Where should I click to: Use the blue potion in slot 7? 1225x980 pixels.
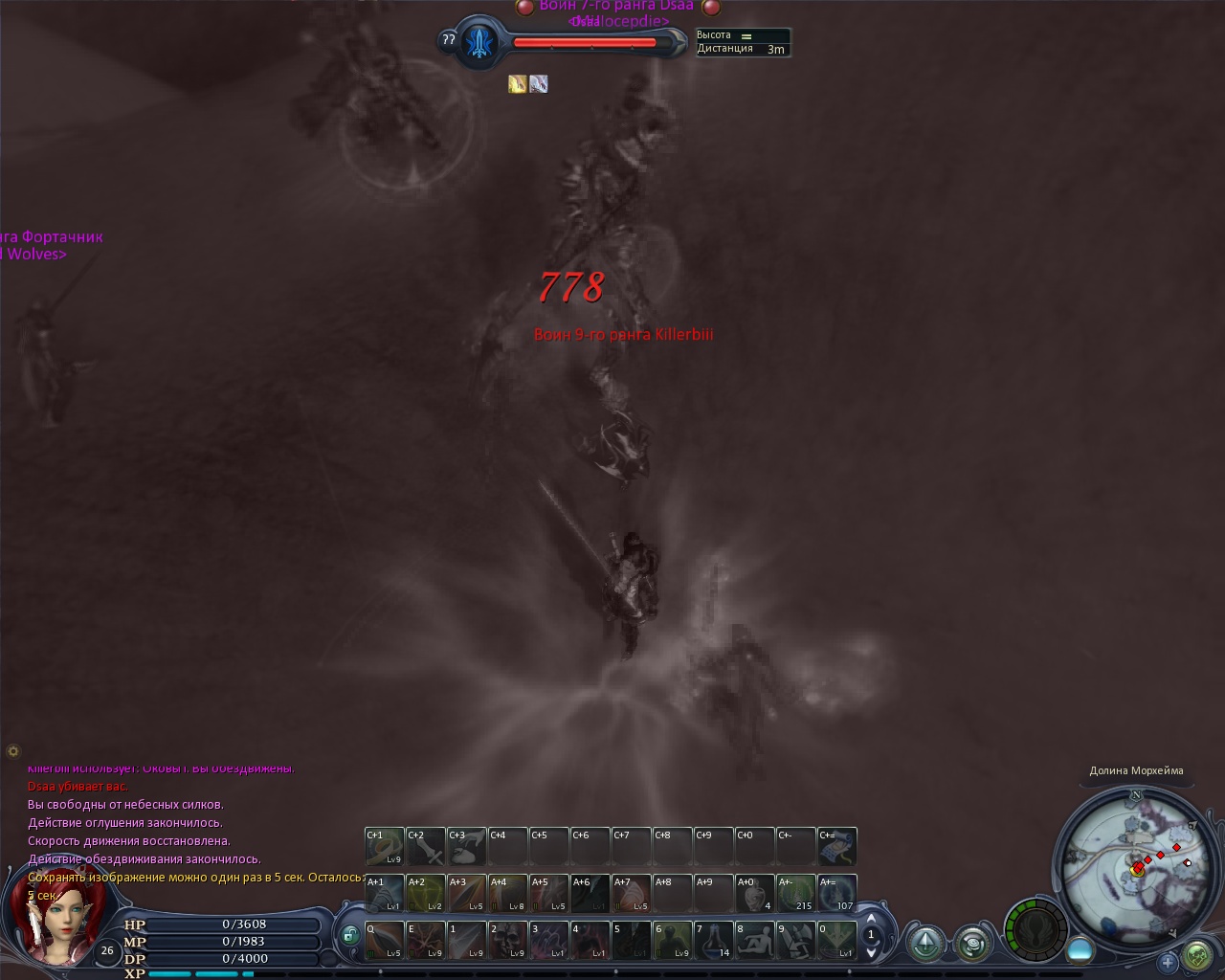click(x=713, y=940)
